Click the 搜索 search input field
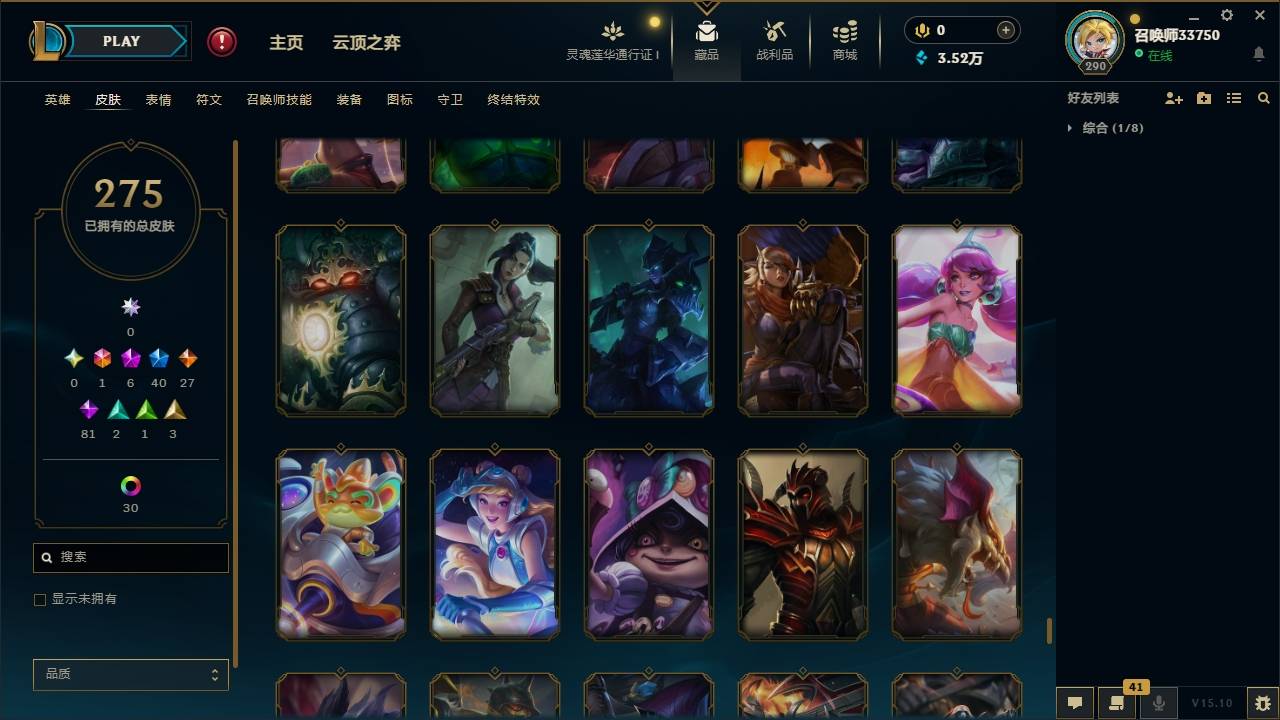The height and width of the screenshot is (720, 1280). point(130,557)
